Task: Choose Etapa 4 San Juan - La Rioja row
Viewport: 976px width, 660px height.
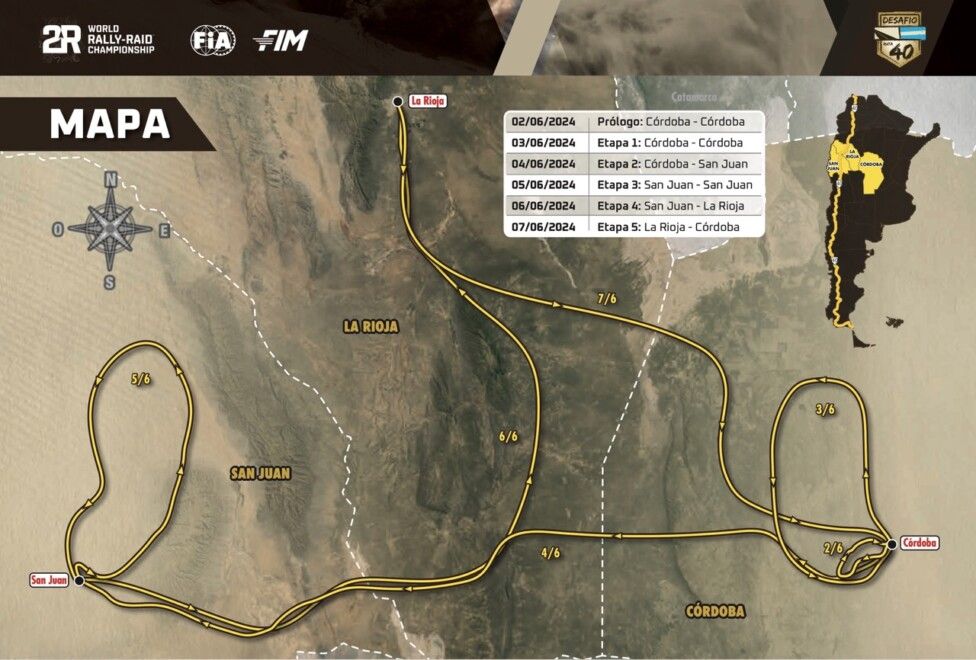Action: tap(635, 206)
